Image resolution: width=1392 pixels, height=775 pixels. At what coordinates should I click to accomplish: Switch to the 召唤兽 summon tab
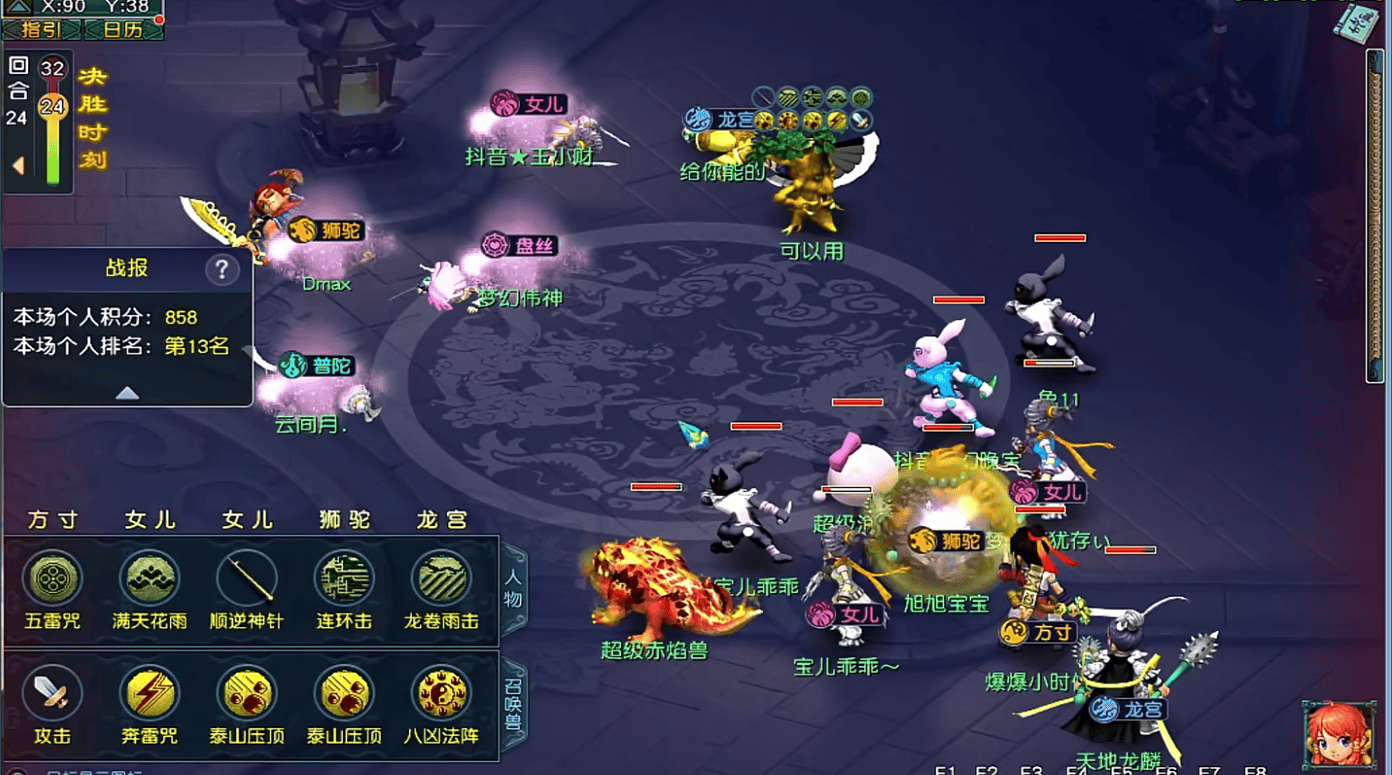(514, 705)
